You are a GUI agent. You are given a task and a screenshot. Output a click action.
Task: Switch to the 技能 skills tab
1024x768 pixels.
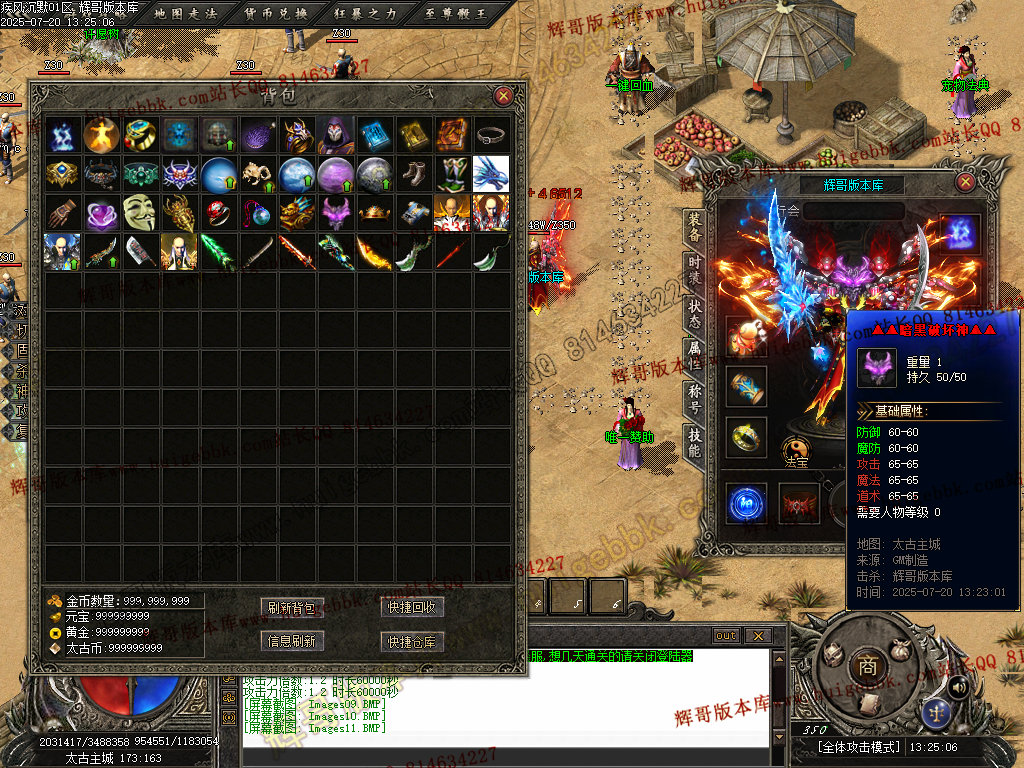(695, 442)
